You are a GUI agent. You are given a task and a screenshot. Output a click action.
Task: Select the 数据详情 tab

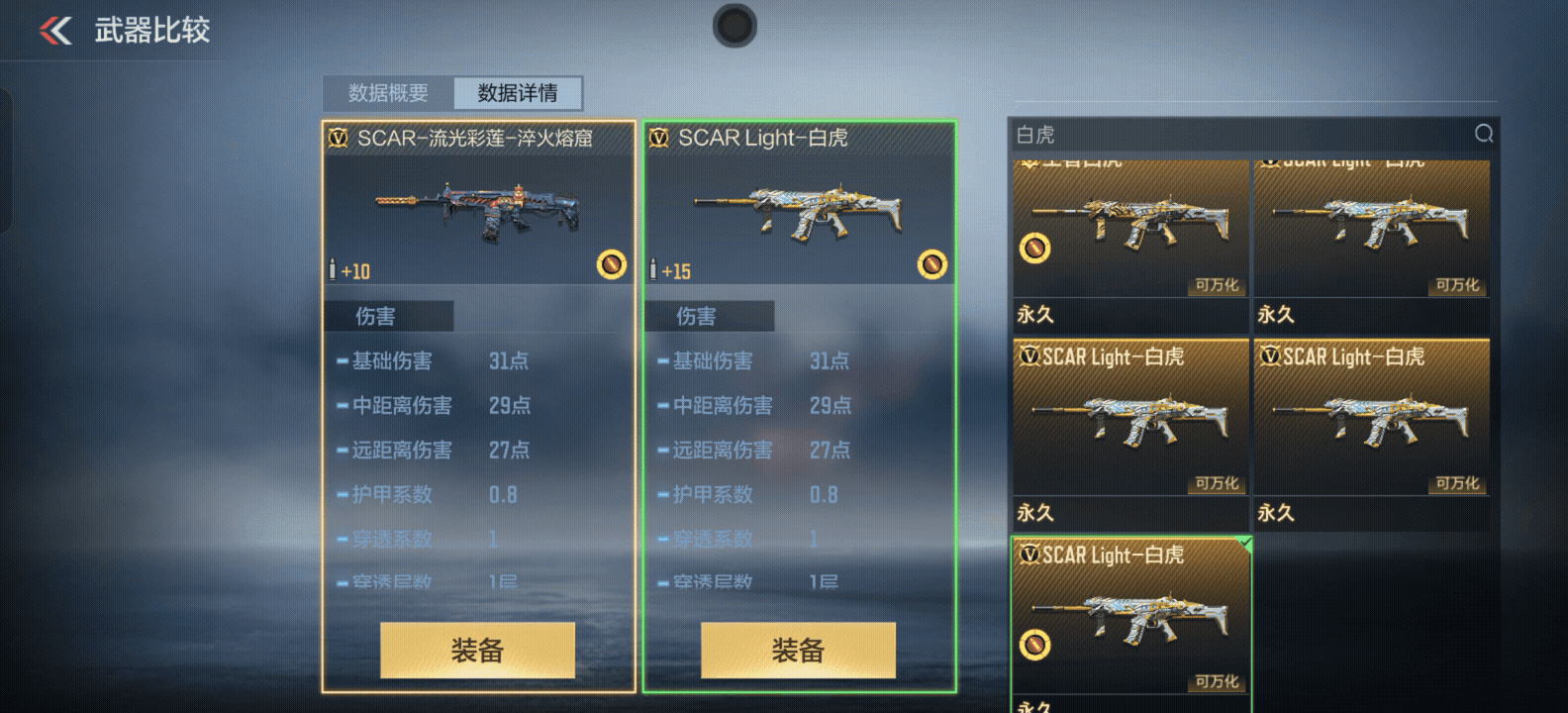pyautogui.click(x=518, y=93)
